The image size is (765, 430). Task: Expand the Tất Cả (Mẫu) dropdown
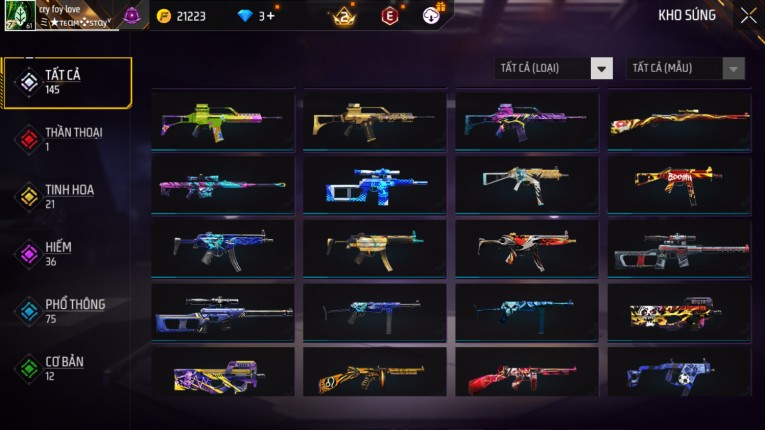pos(686,68)
